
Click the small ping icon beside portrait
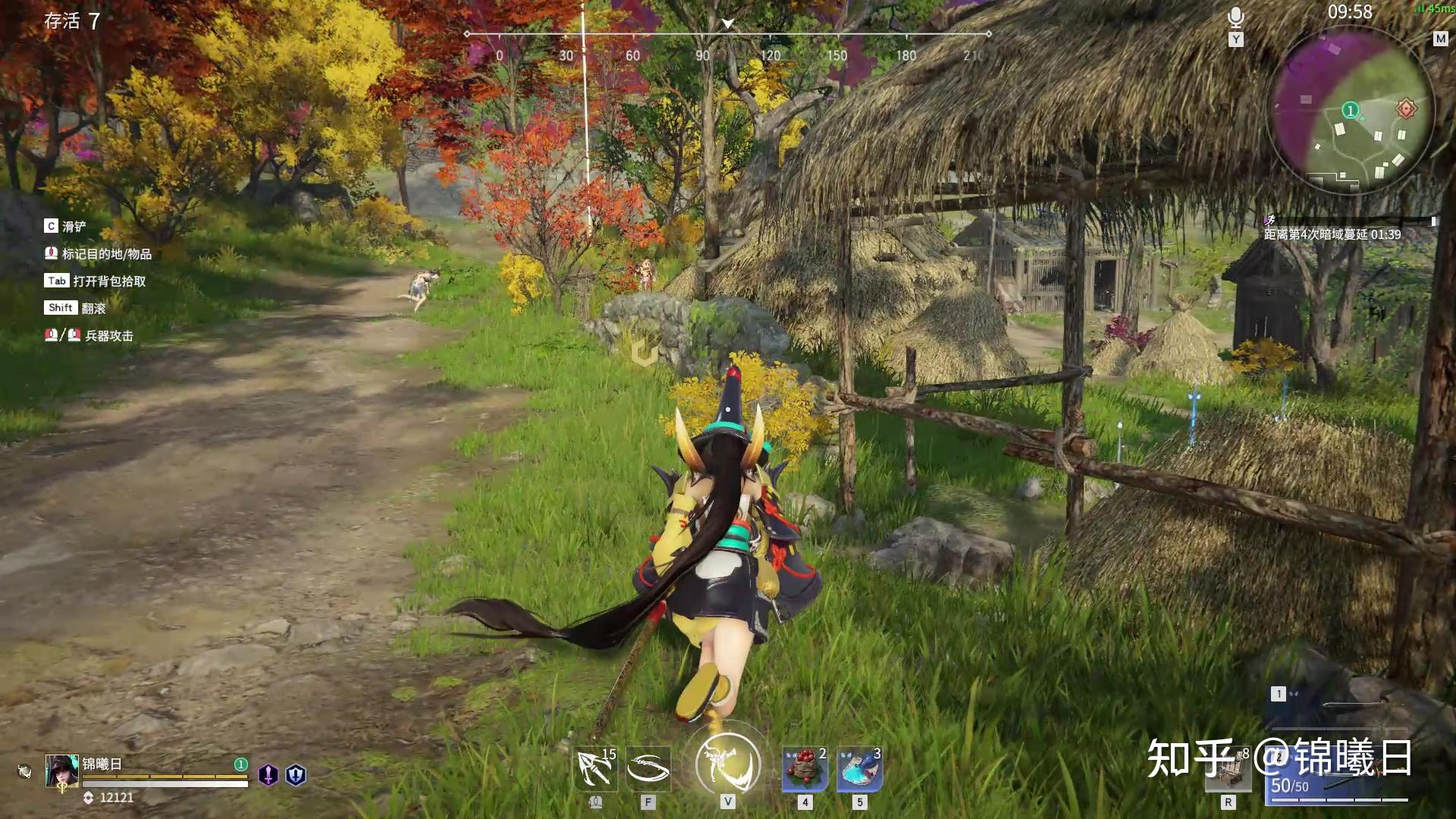pos(24,772)
